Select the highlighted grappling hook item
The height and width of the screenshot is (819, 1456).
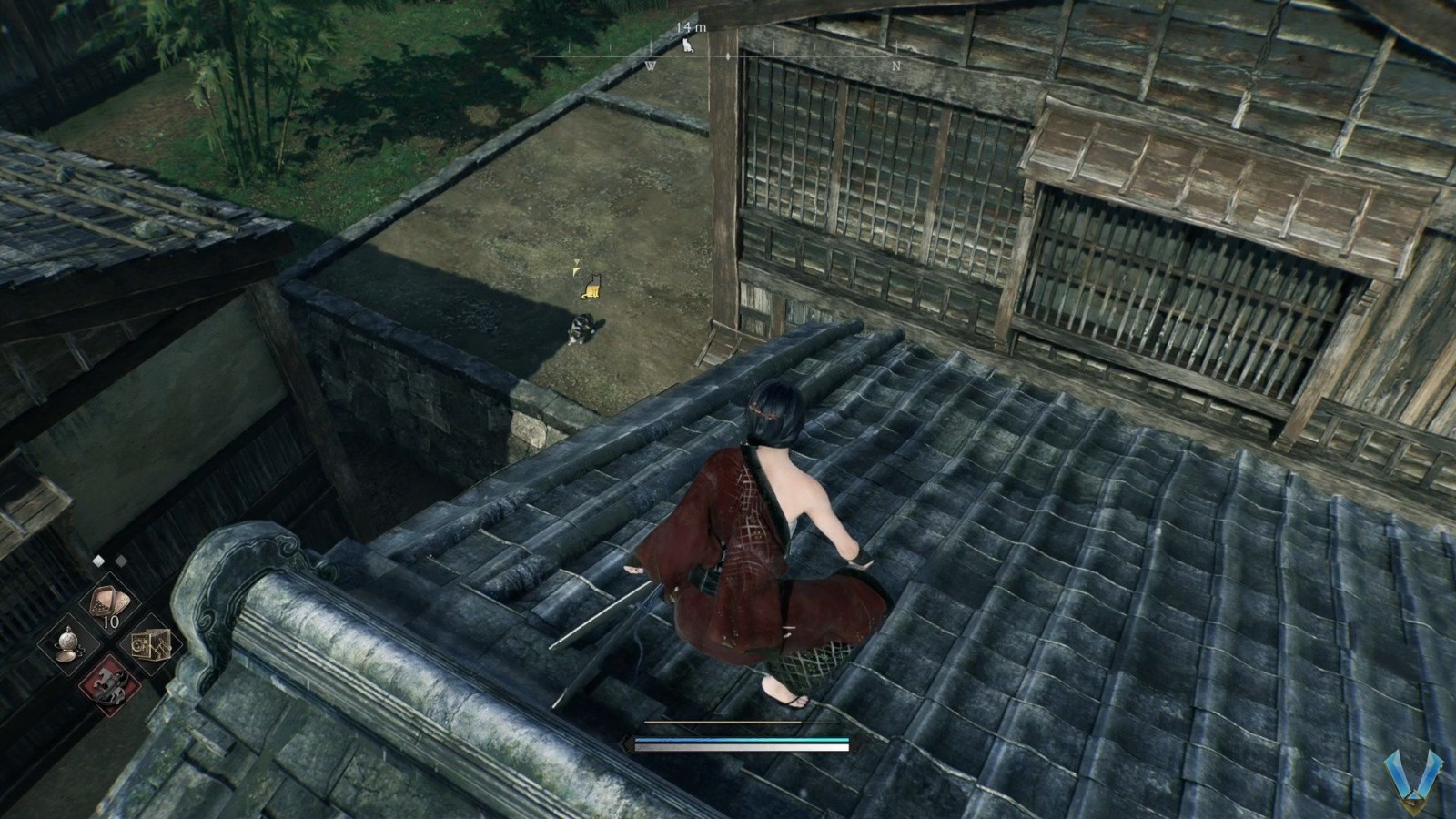(109, 686)
